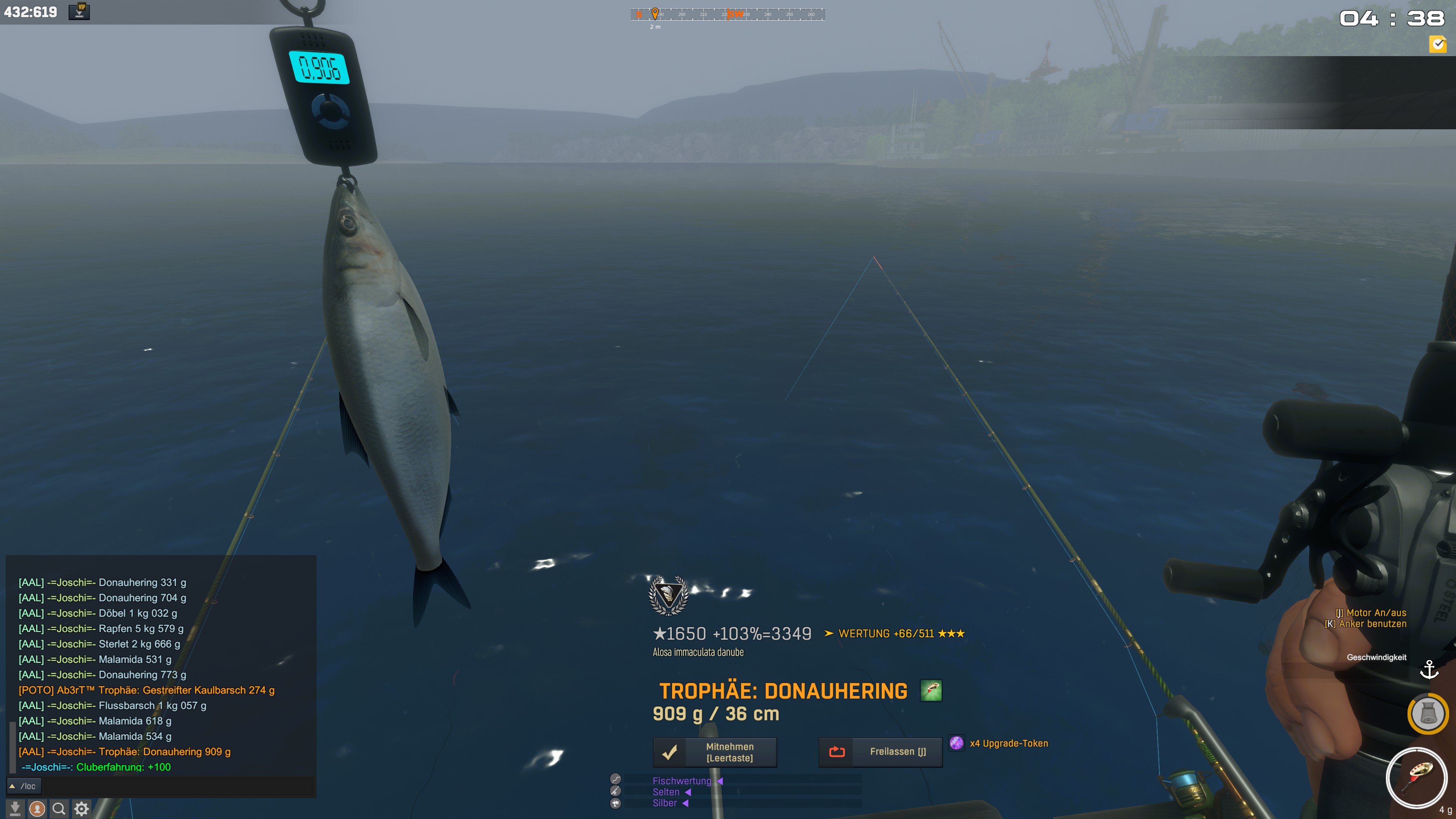Image resolution: width=1456 pixels, height=819 pixels.
Task: Select the Silber row
Action: point(665,803)
